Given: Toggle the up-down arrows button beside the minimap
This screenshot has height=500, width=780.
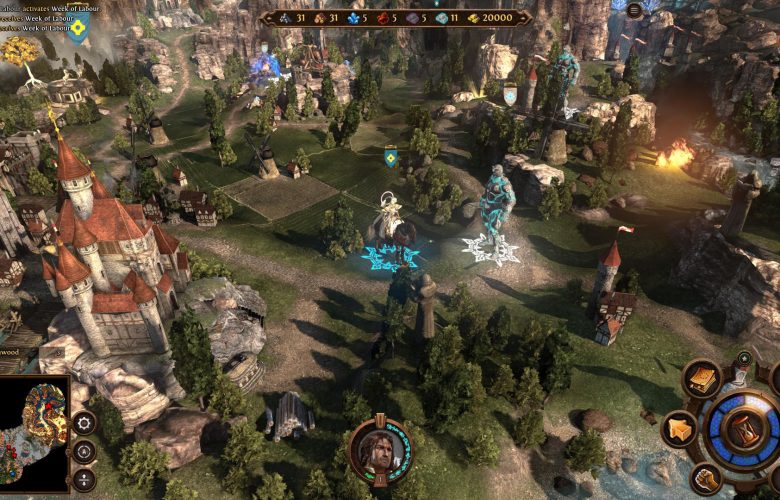Looking at the screenshot, I should pyautogui.click(x=83, y=479).
